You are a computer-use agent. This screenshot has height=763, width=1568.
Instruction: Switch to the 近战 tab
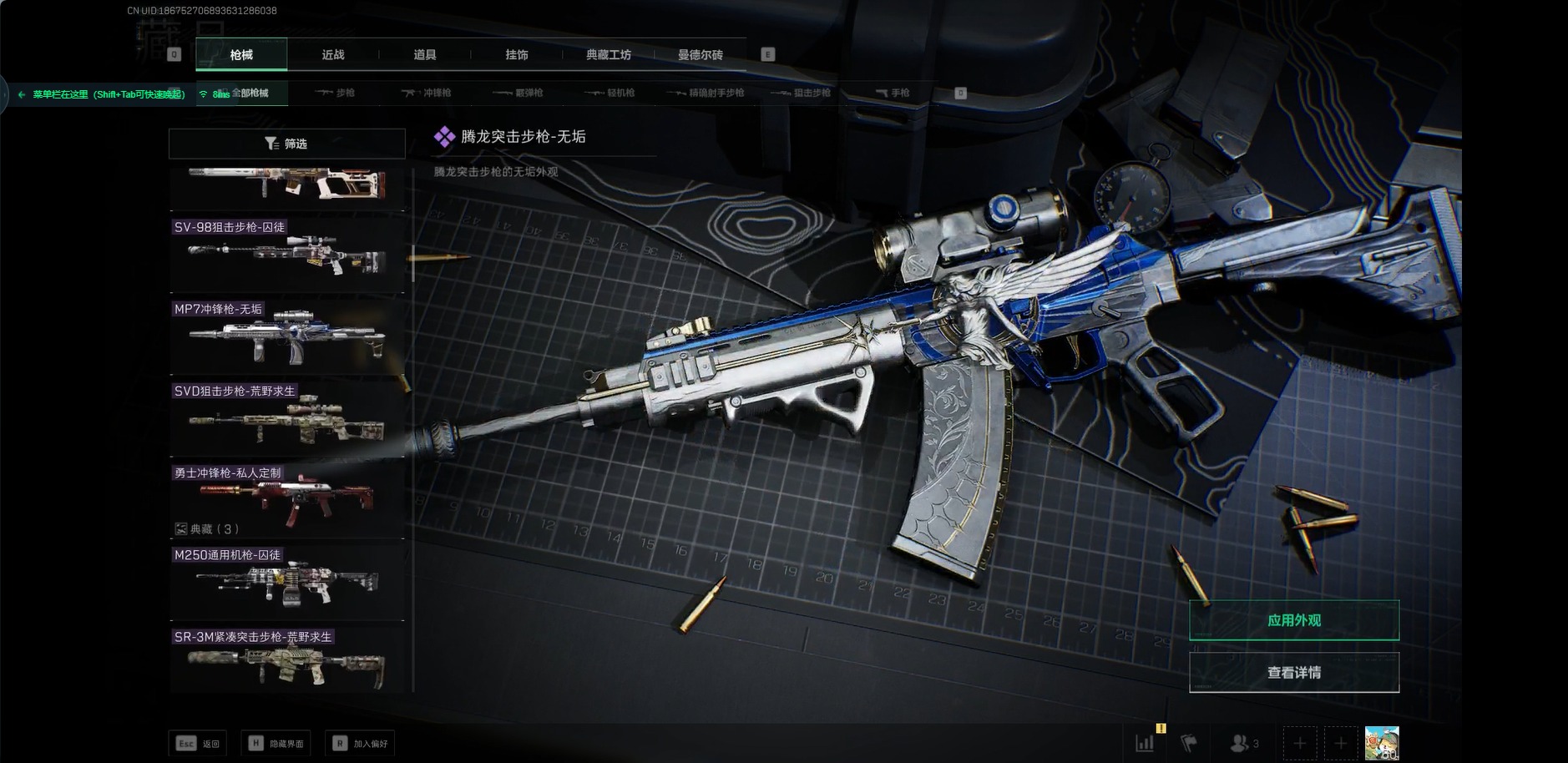click(x=333, y=55)
